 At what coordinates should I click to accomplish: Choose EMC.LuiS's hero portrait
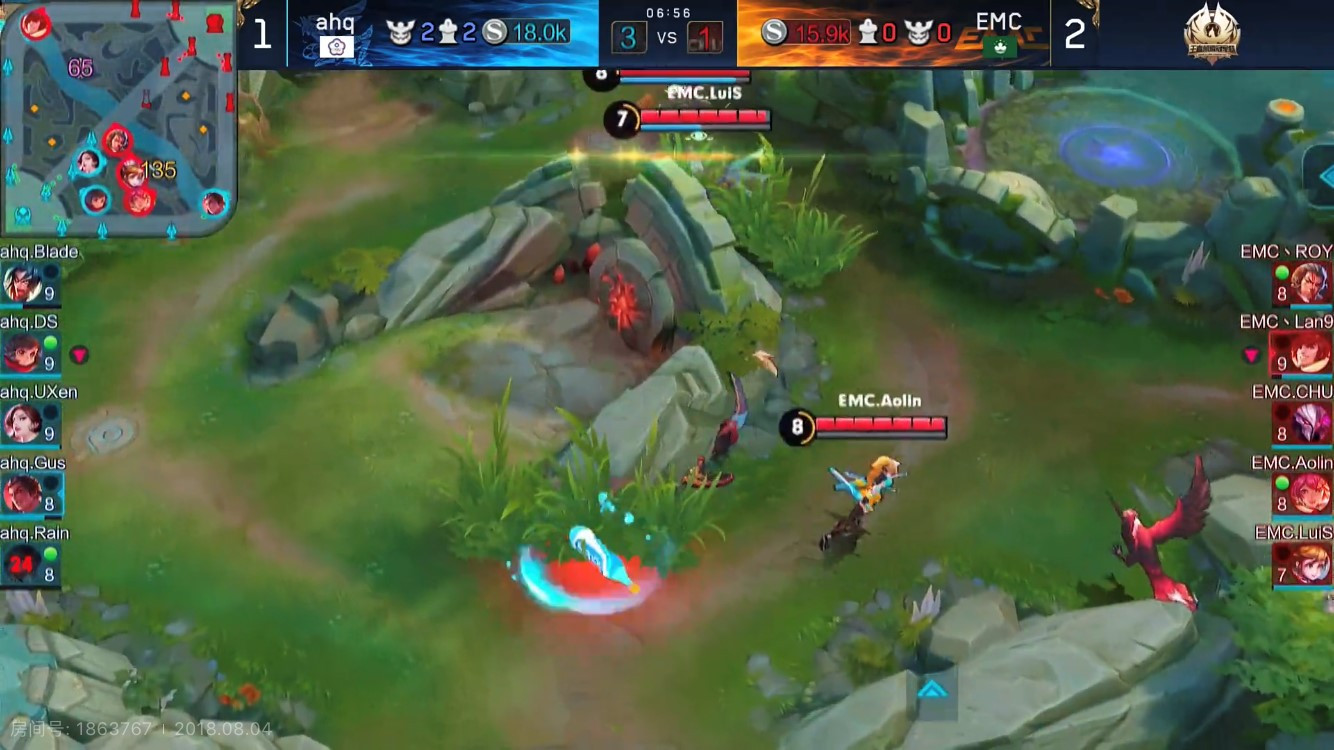pos(1310,564)
